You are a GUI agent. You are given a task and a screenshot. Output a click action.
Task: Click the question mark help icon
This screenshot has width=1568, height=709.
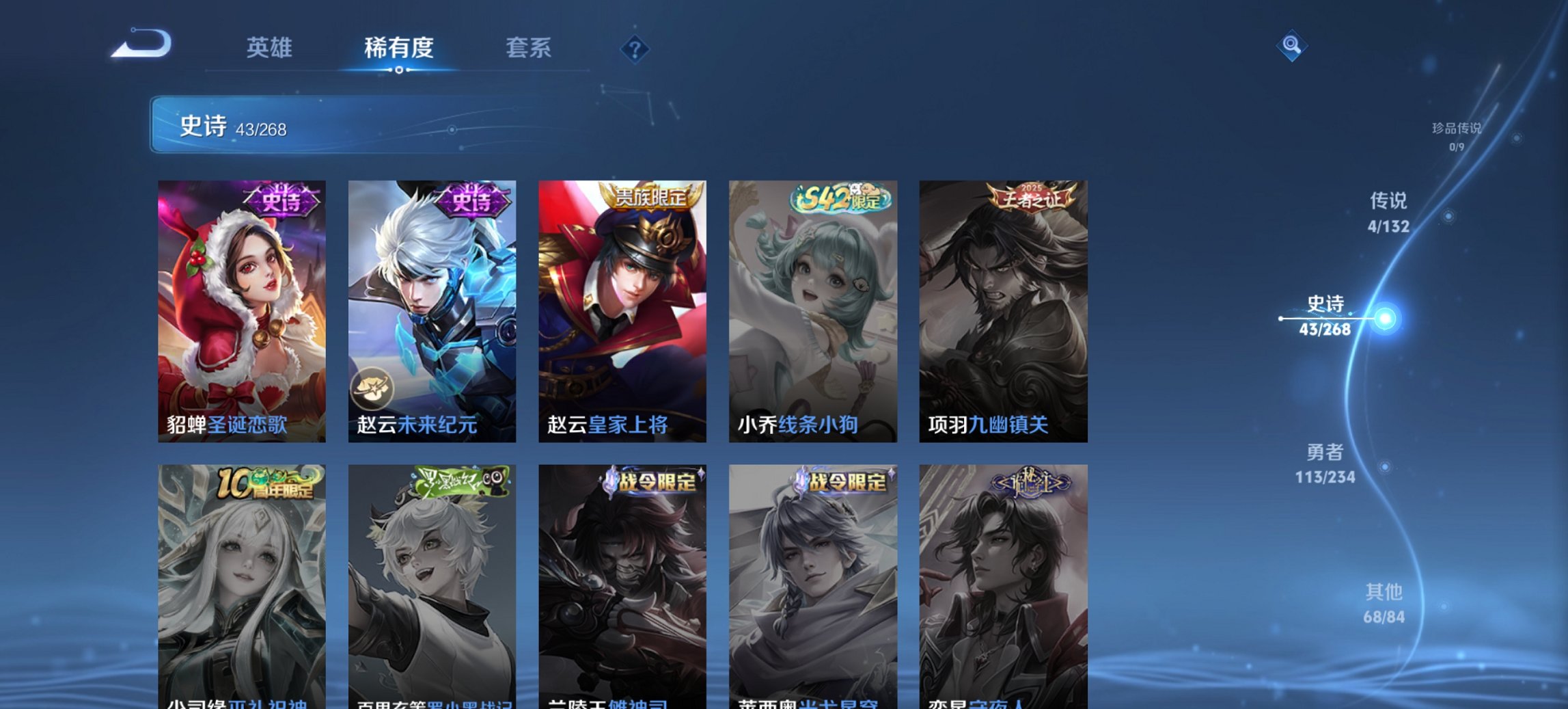[x=635, y=49]
